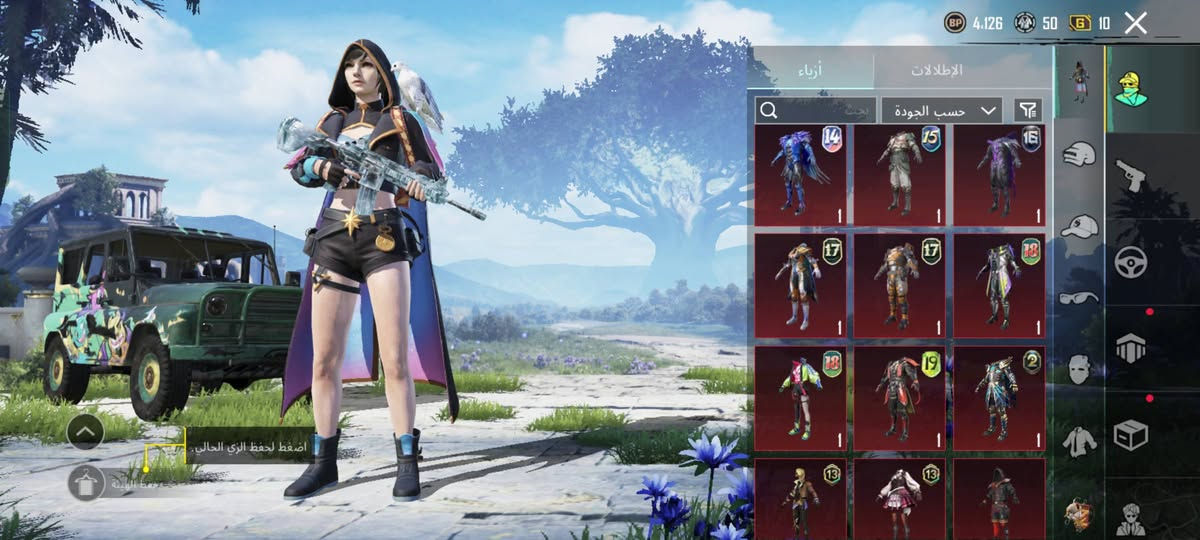1200x540 pixels.
Task: Click the clothes hanger save-outfit button
Action: coord(87,482)
